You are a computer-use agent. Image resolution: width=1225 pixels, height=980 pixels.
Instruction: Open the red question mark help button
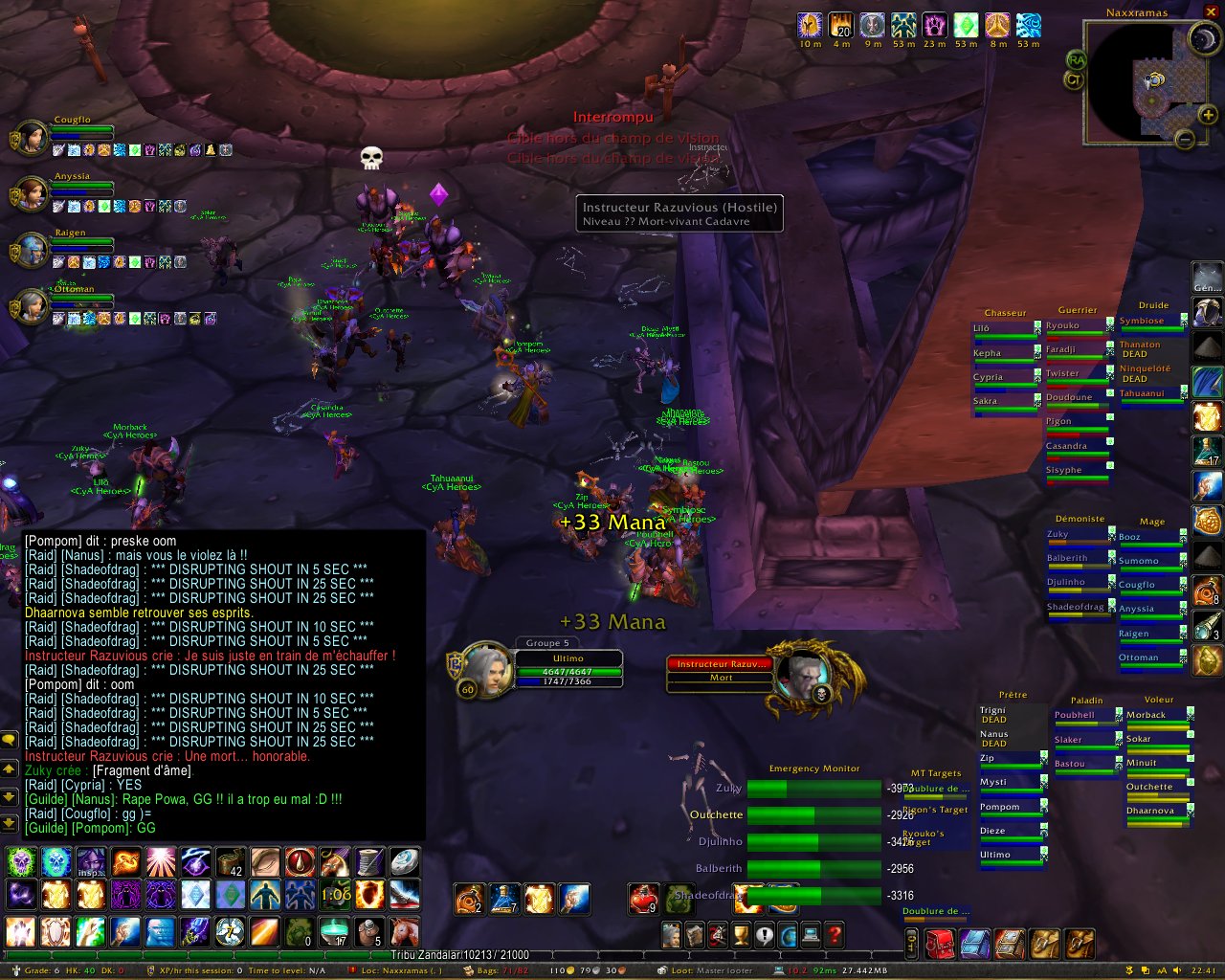click(x=835, y=935)
